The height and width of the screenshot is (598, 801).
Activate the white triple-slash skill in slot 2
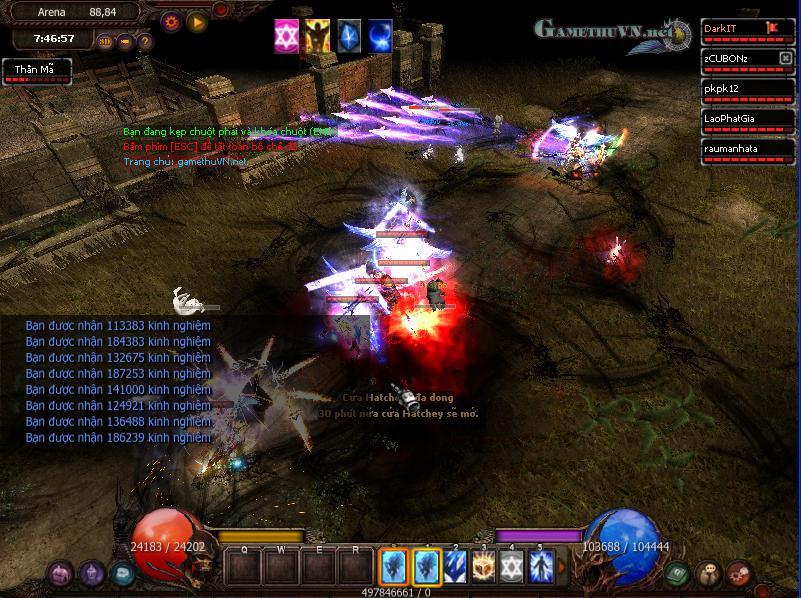click(x=456, y=567)
